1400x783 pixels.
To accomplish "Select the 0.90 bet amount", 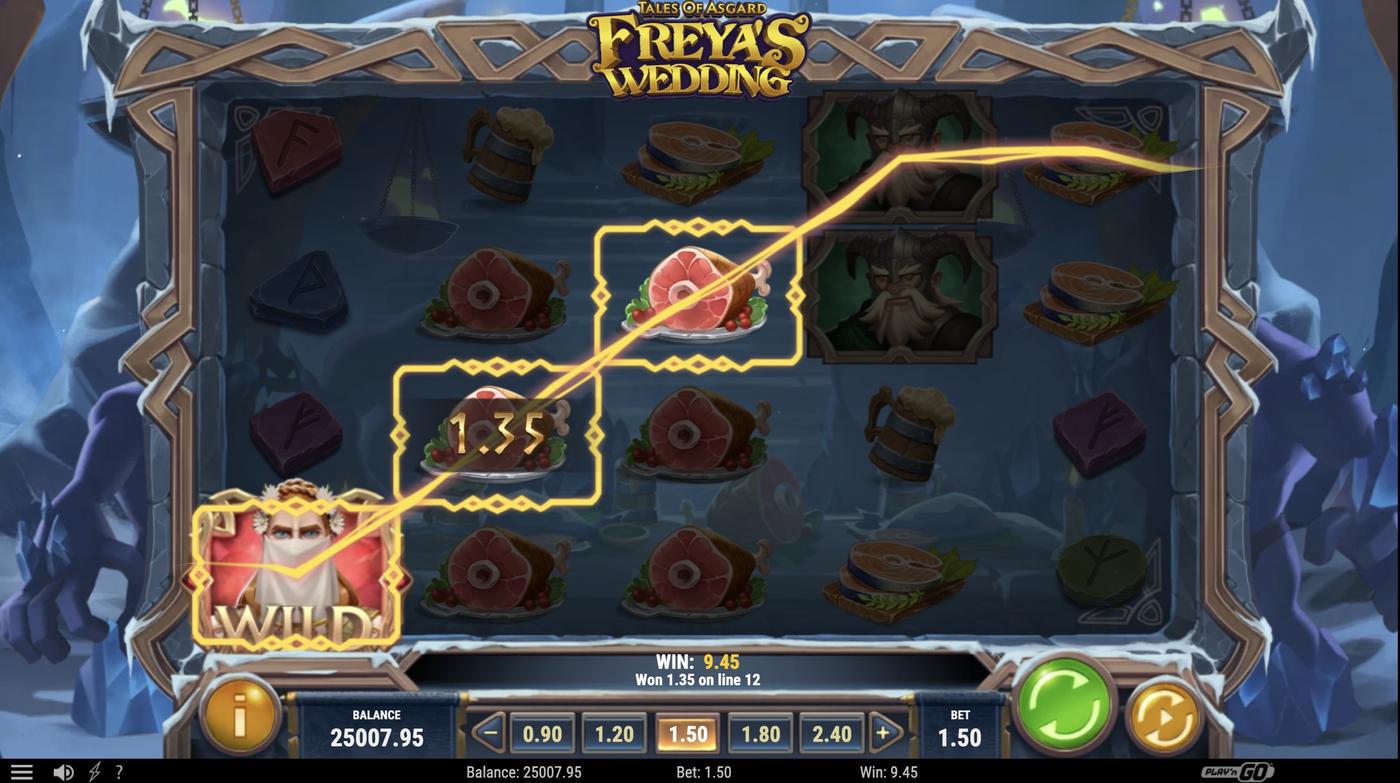I will 541,733.
